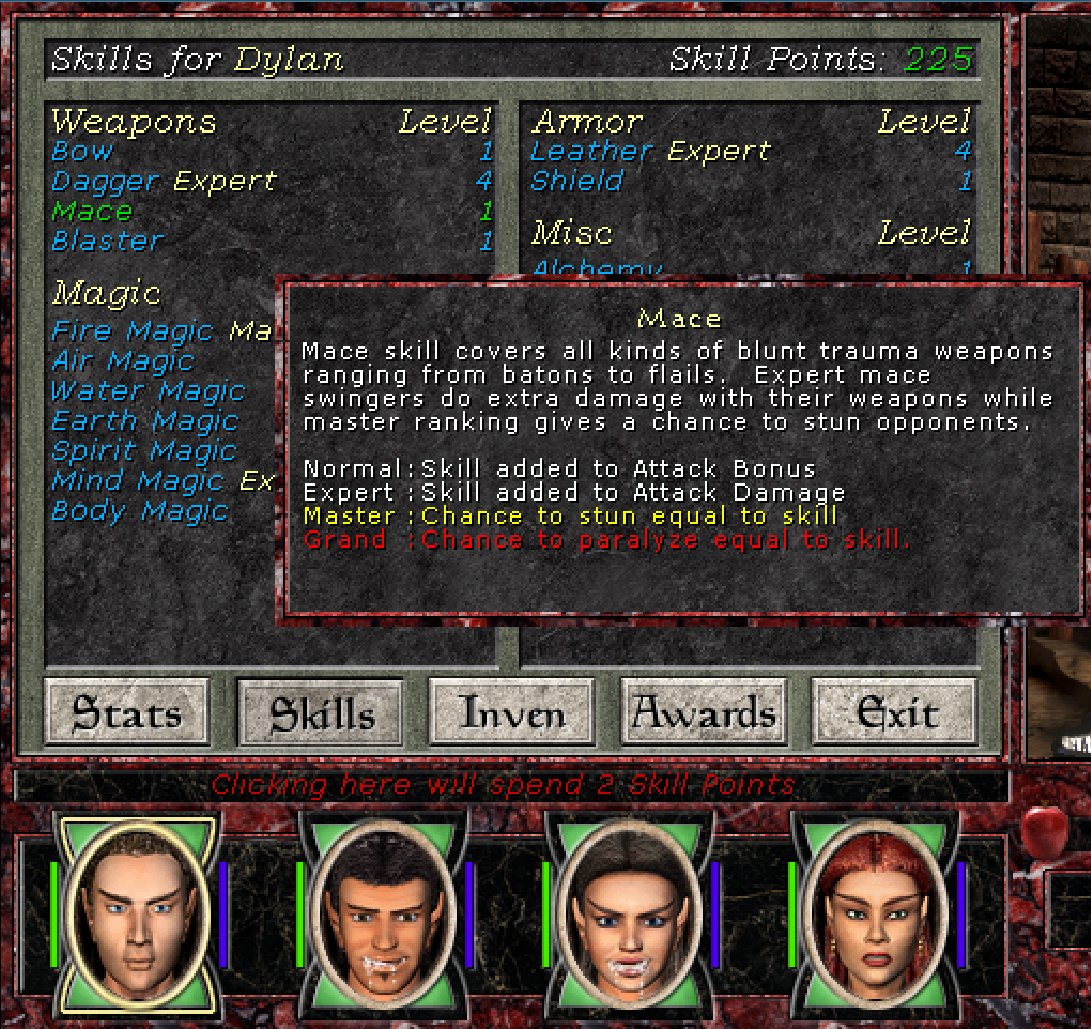Show the Awards tab

[704, 713]
